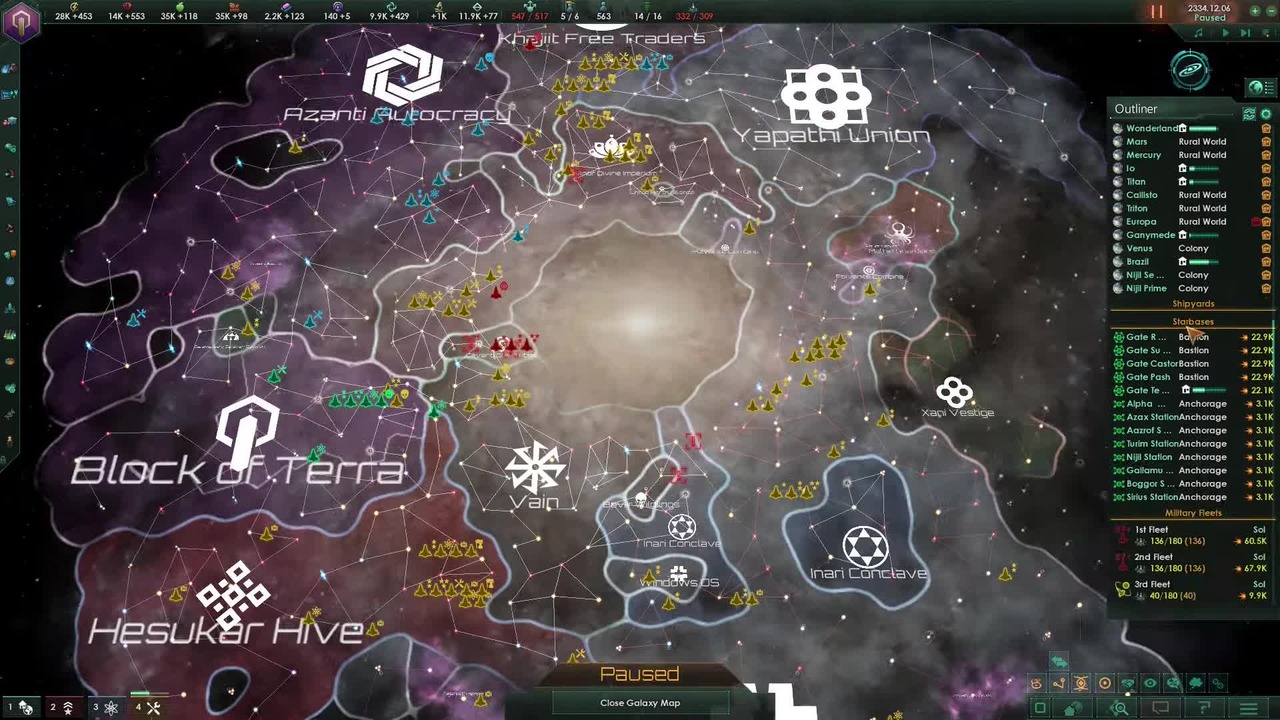Open the main menu hamburger button
The image size is (1280, 720).
tap(1248, 709)
